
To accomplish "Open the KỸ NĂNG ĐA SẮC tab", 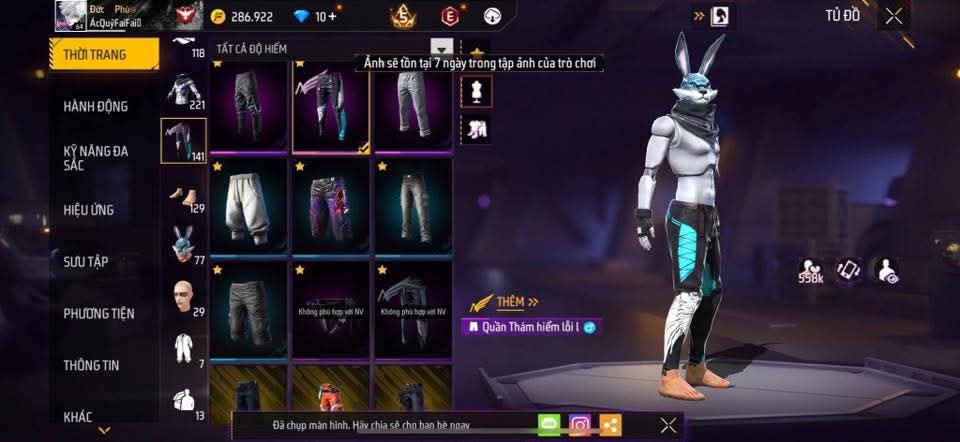I will tap(96, 157).
